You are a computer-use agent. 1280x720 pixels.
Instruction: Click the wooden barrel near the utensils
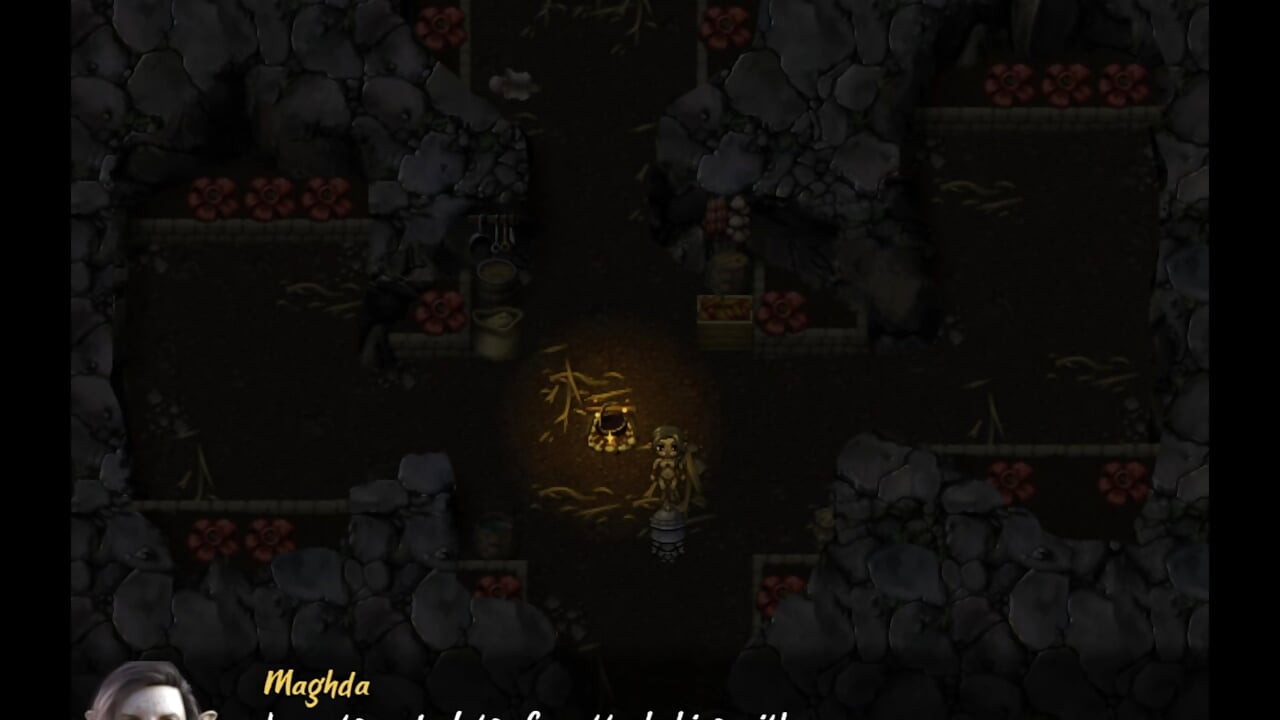tap(496, 275)
